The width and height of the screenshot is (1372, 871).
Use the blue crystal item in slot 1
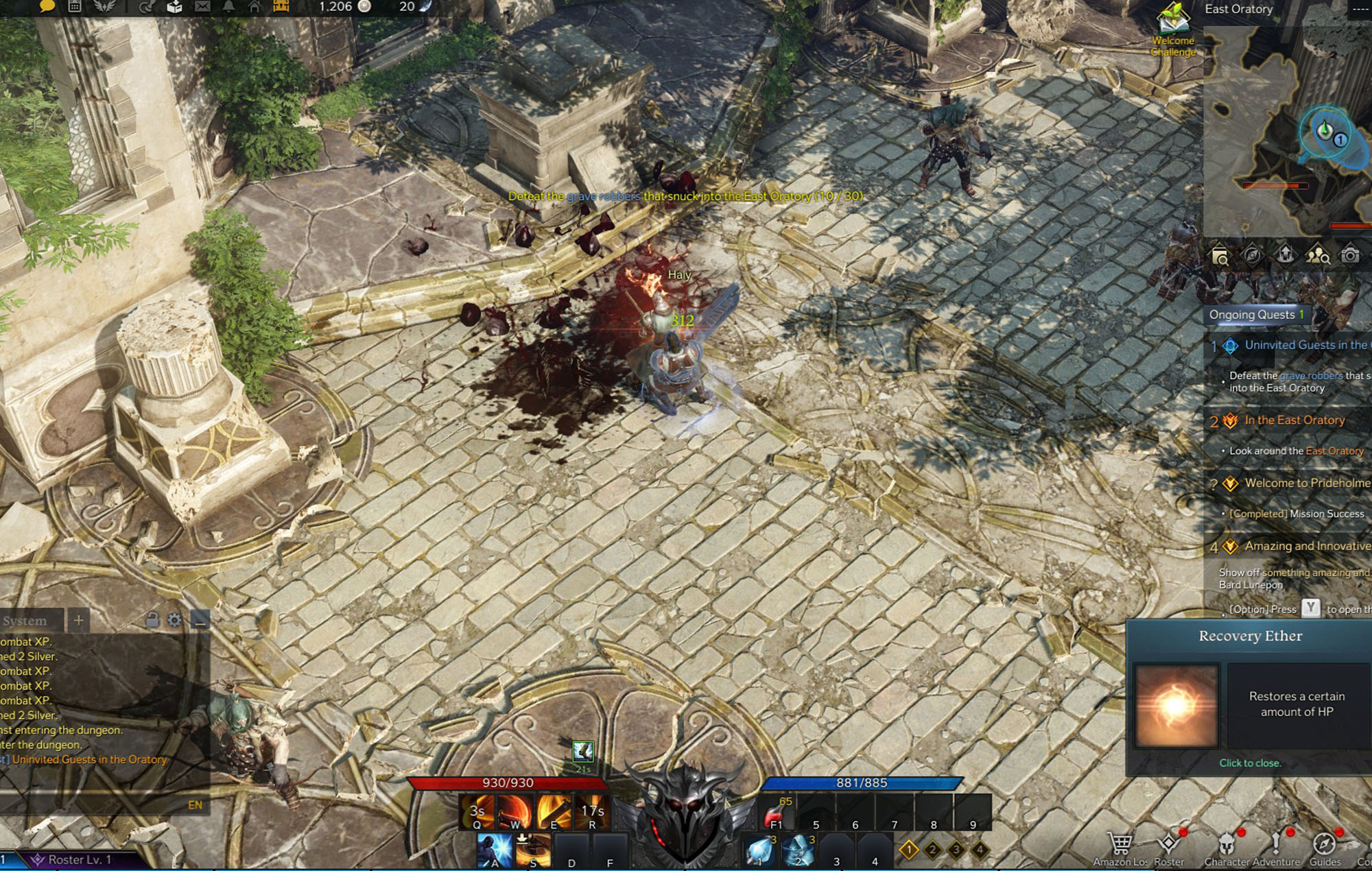click(x=759, y=851)
